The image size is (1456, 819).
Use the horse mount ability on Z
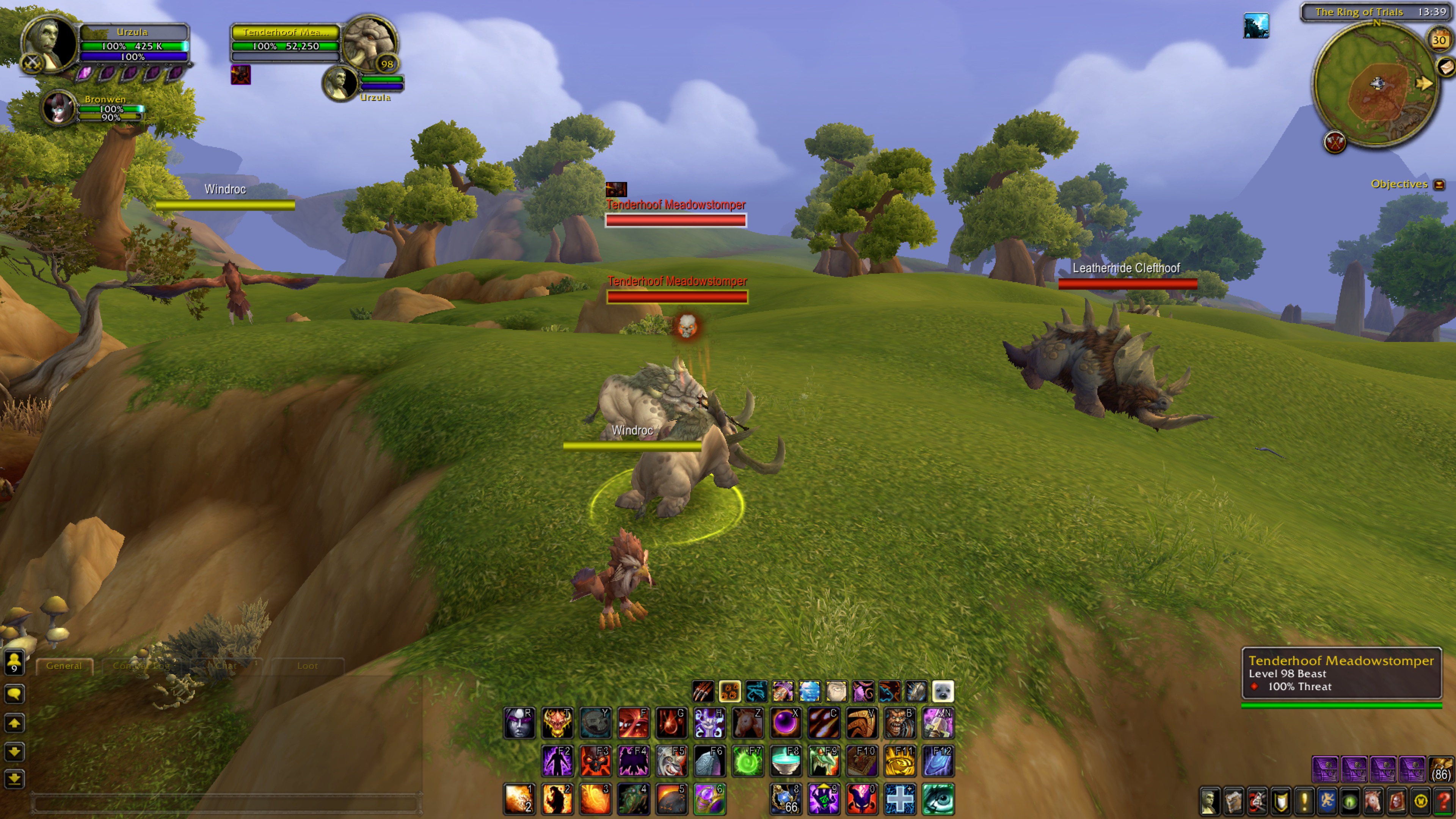pyautogui.click(x=747, y=723)
